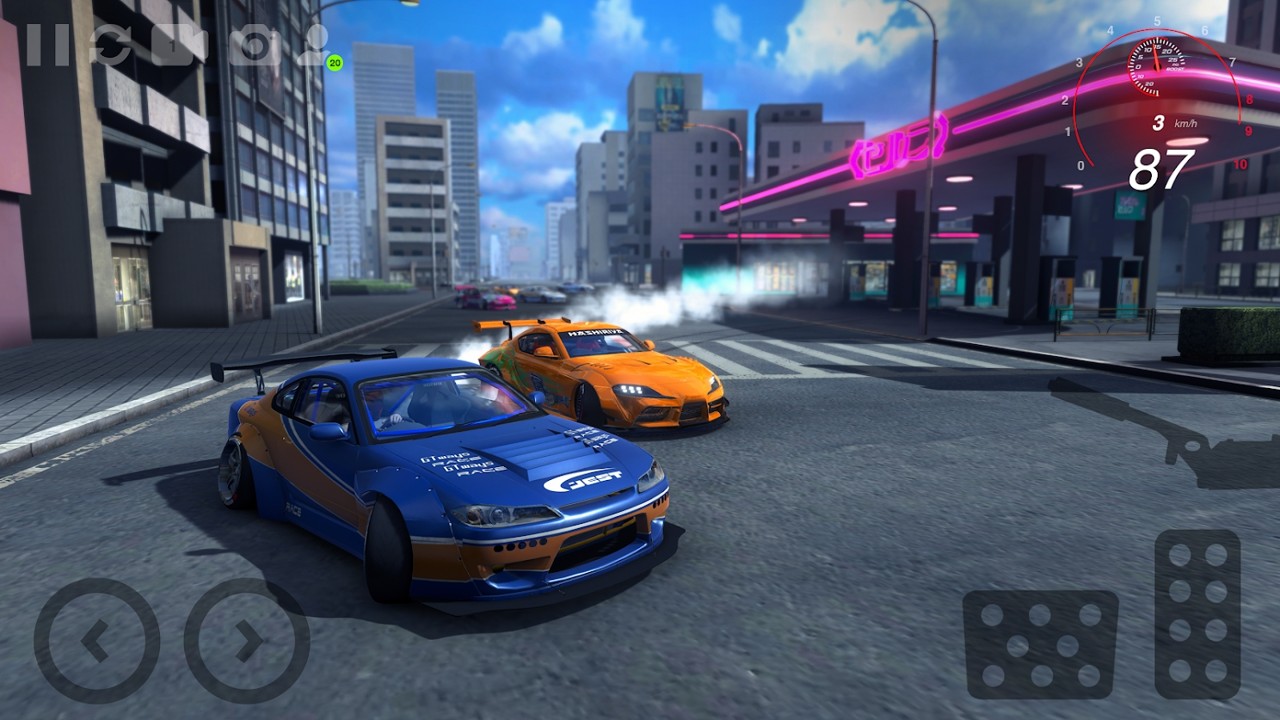
Task: Tap the small boost gauge dial
Action: (x=1157, y=67)
